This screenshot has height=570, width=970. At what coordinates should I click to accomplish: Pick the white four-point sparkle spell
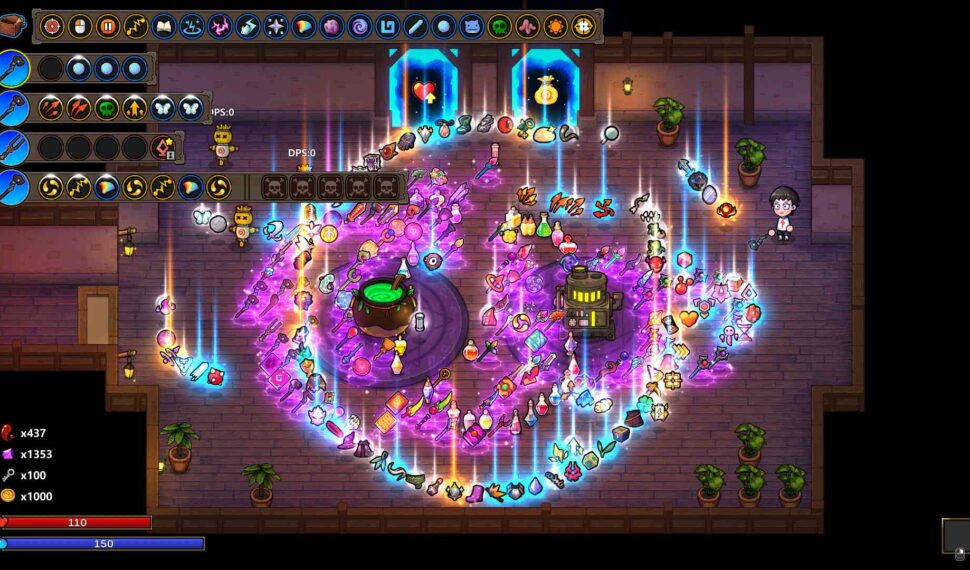276,26
